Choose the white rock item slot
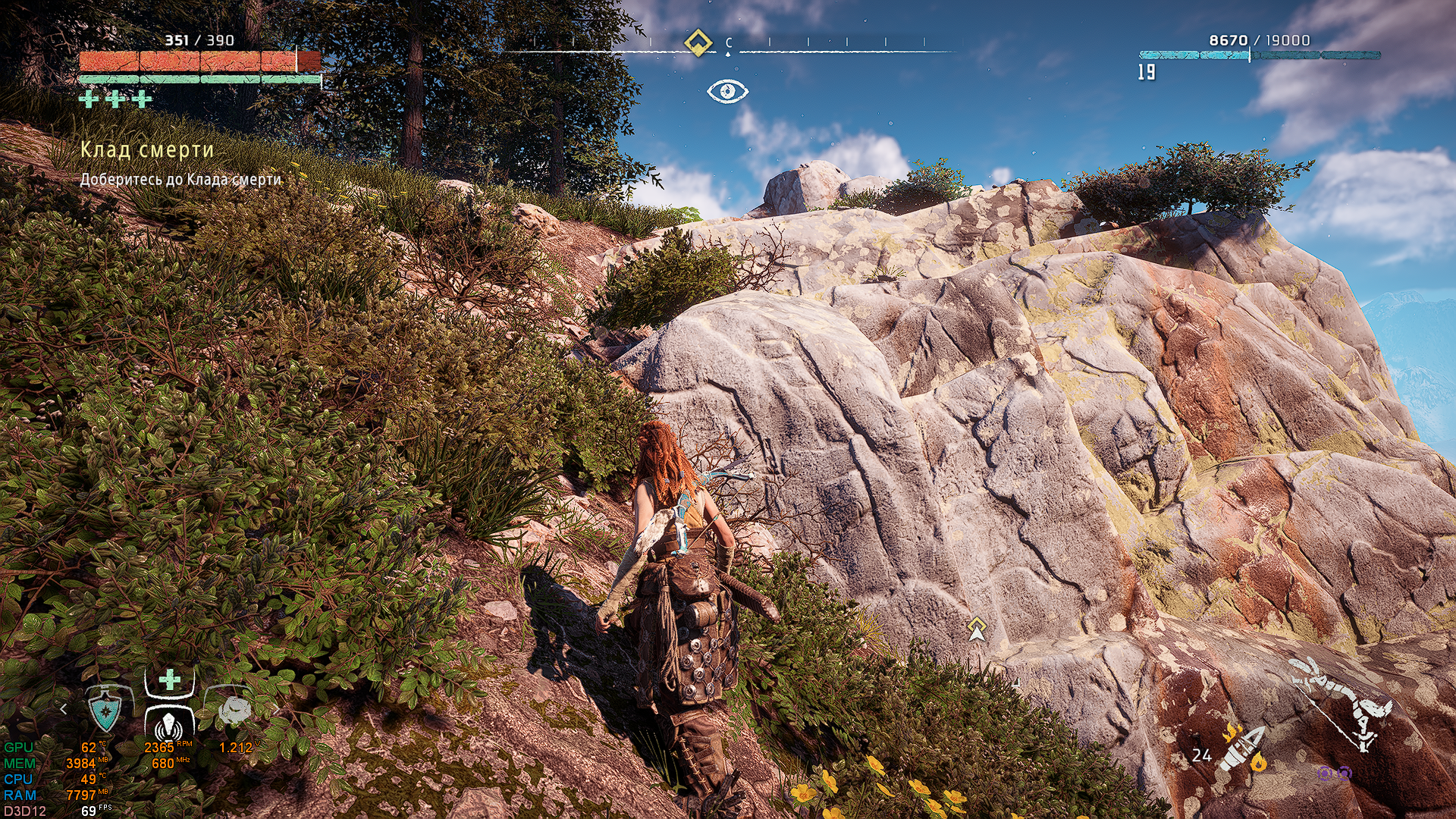The image size is (1456, 819). tap(234, 710)
